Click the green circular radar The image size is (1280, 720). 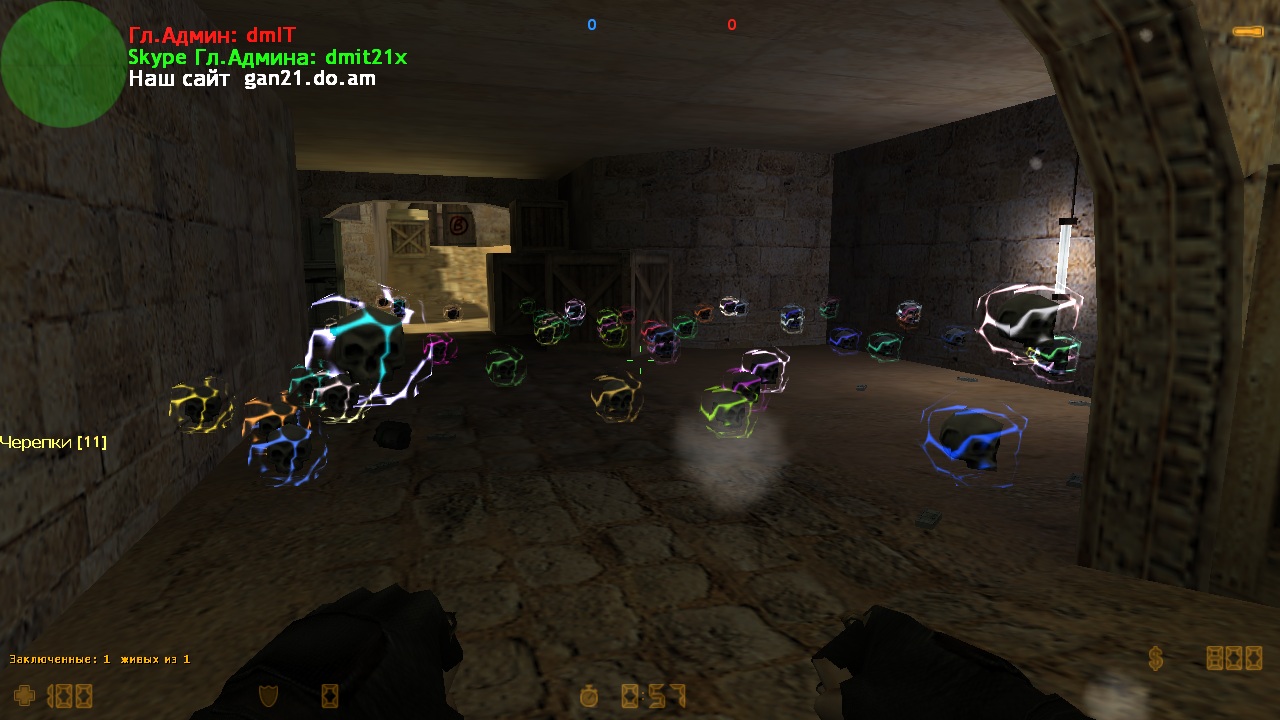point(62,64)
